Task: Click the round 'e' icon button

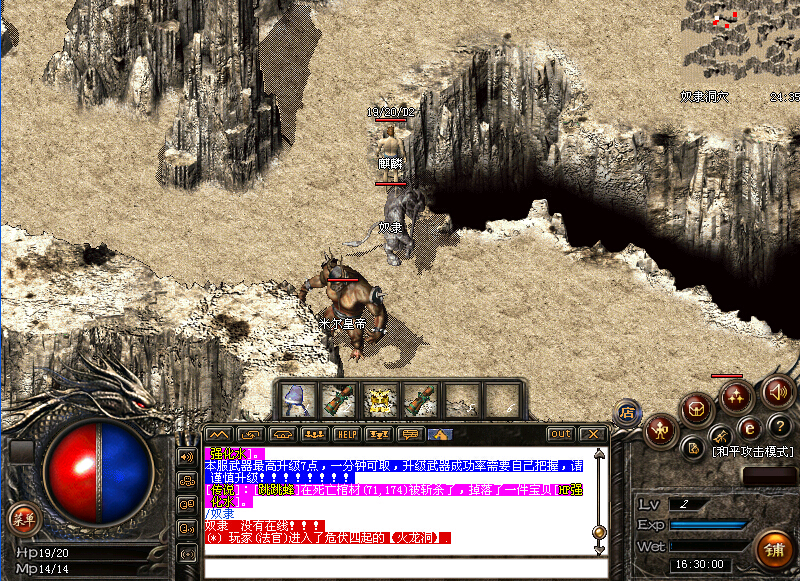Action: tap(748, 431)
